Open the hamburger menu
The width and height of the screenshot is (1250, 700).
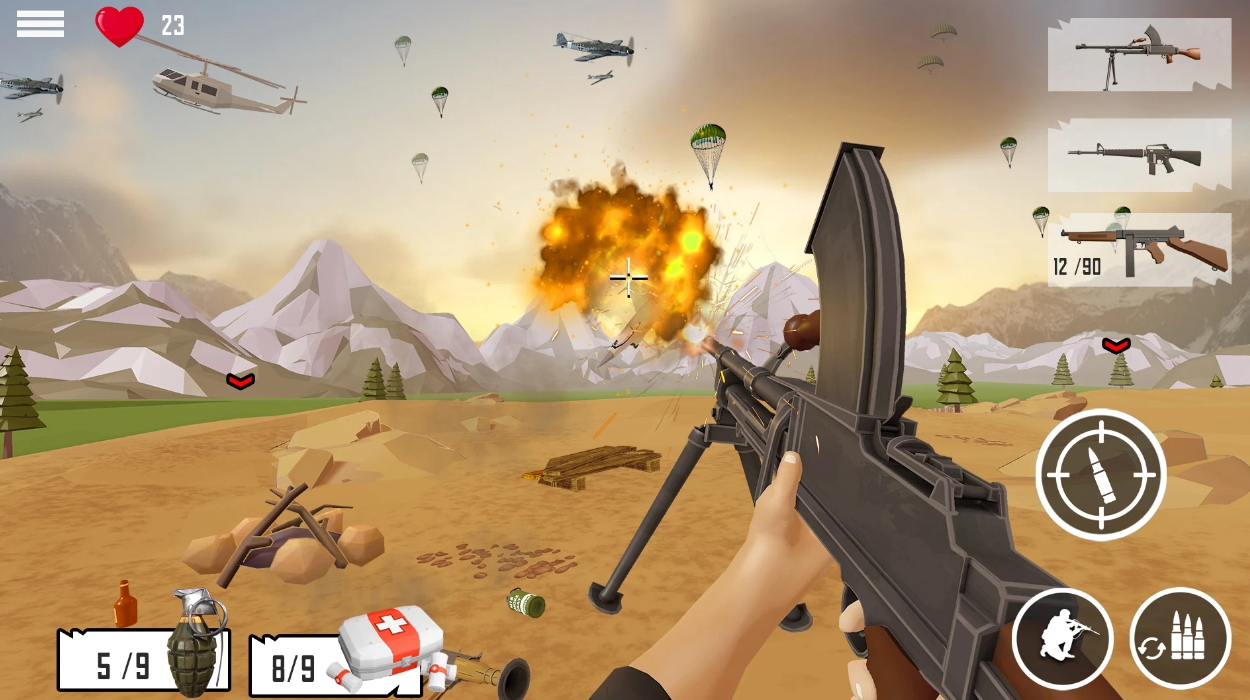click(40, 24)
